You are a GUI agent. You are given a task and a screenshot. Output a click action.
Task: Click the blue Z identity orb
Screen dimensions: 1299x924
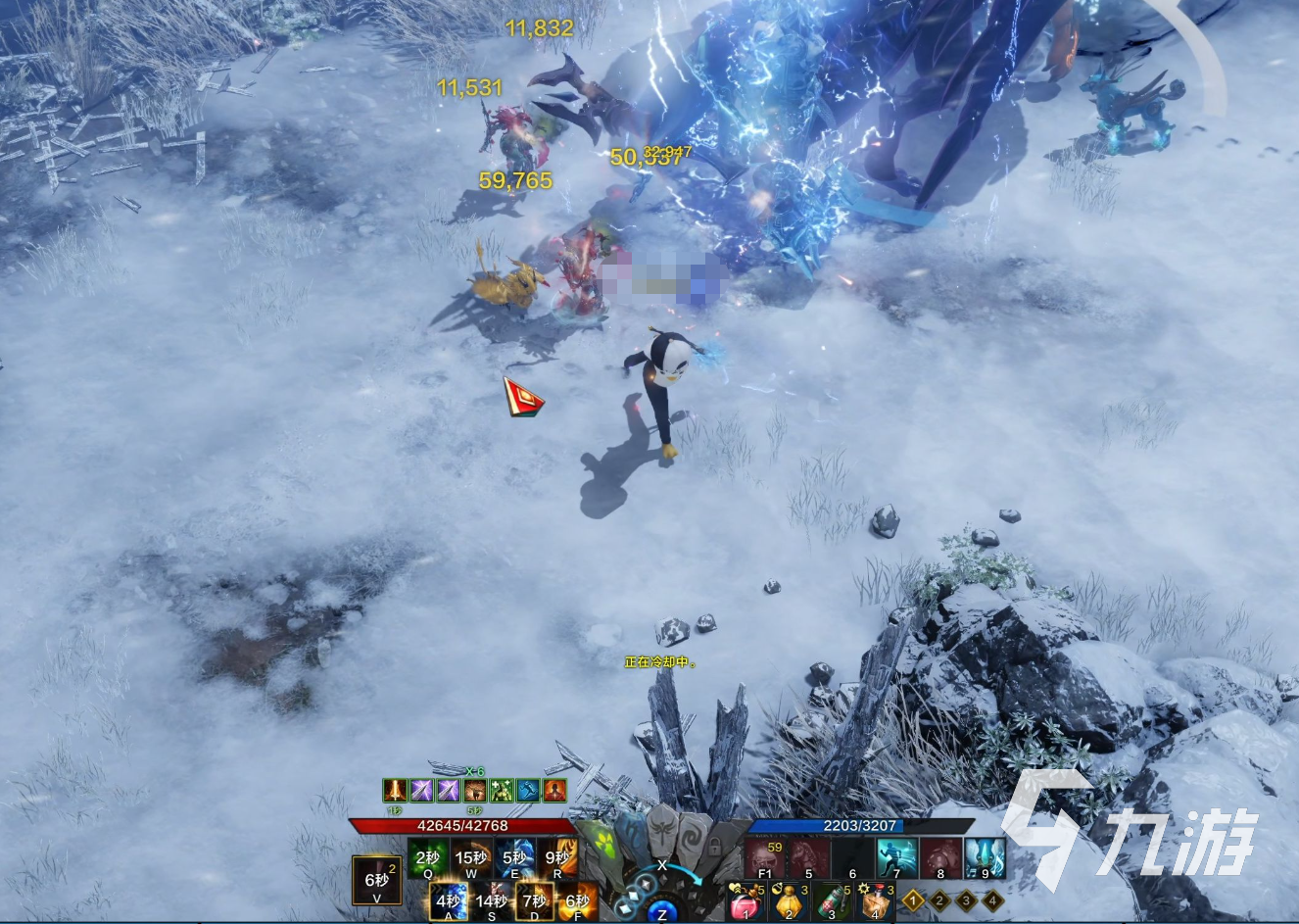coord(662,907)
